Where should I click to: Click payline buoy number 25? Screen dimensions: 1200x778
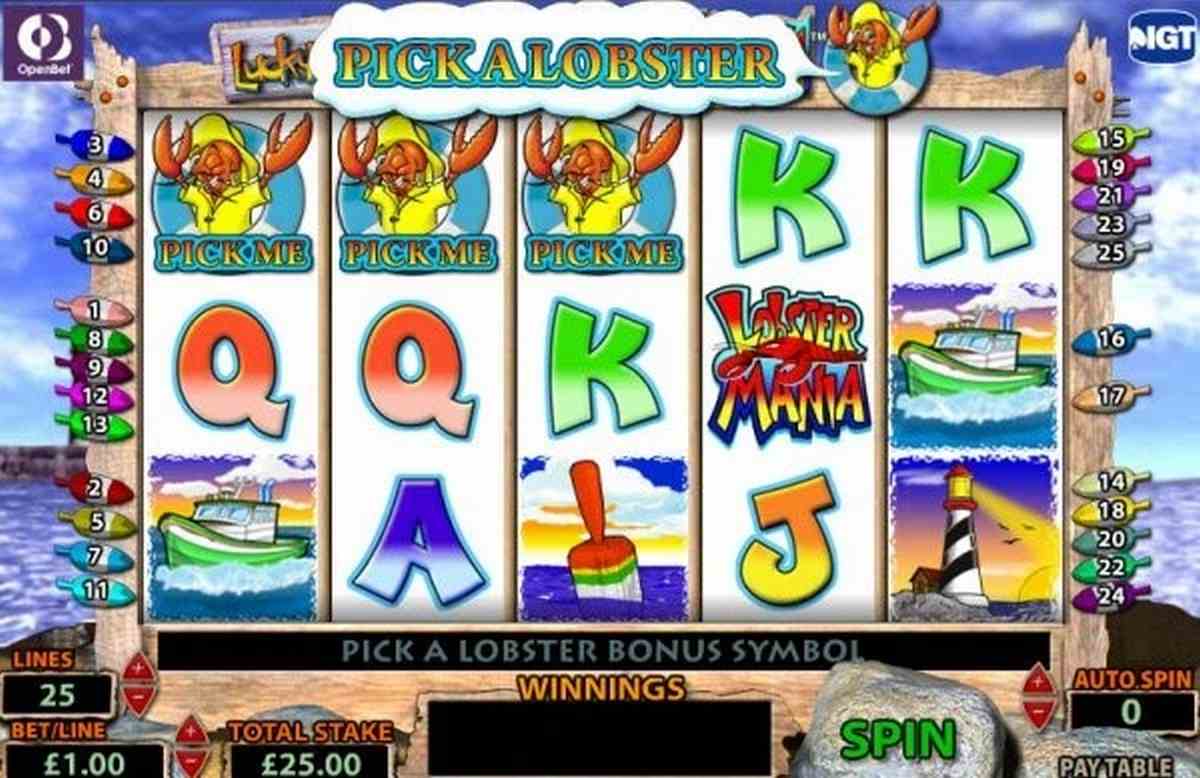1109,253
